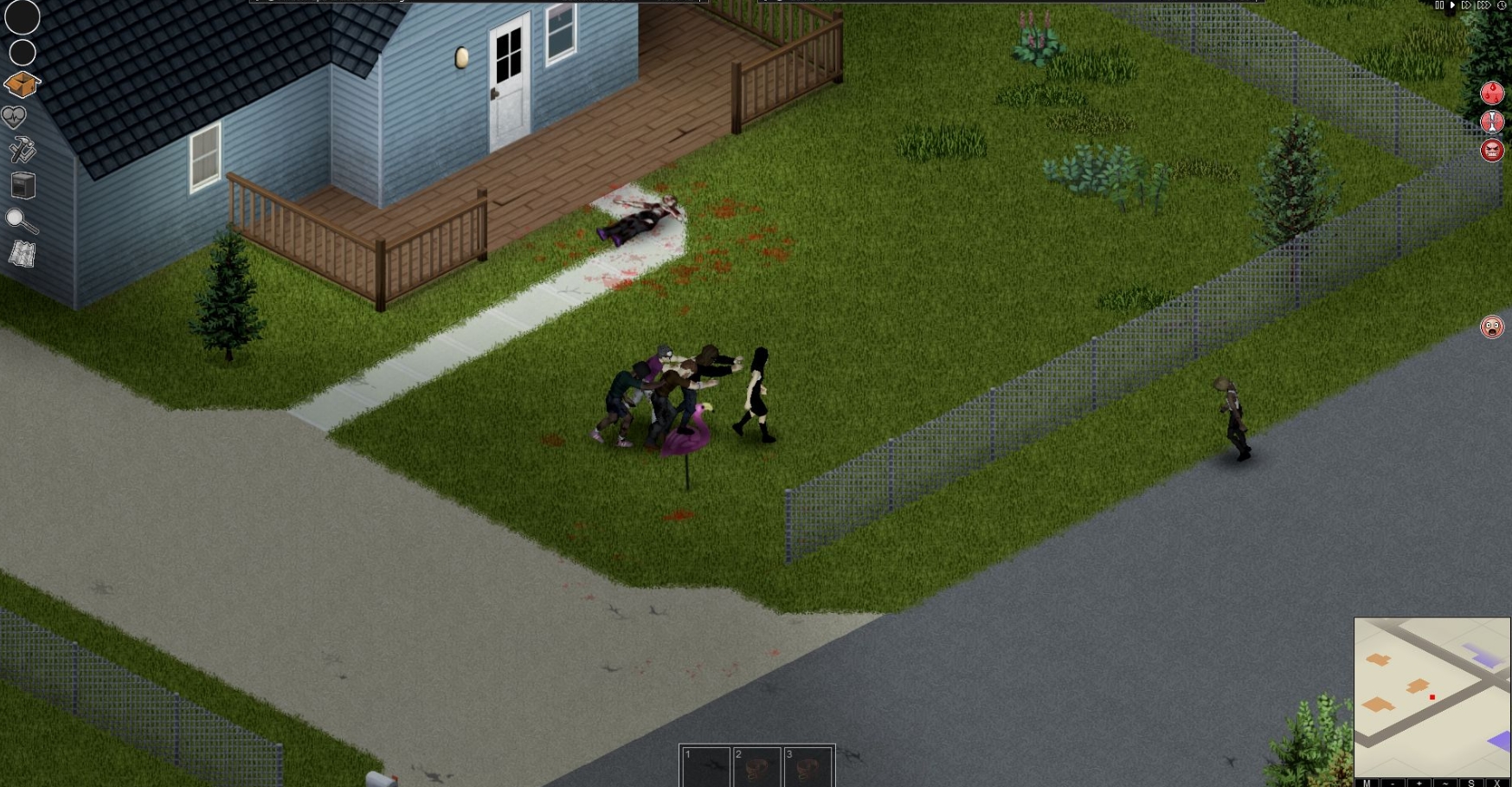The width and height of the screenshot is (1512, 787).
Task: Select the fastest forward speed control
Action: (1484, 5)
